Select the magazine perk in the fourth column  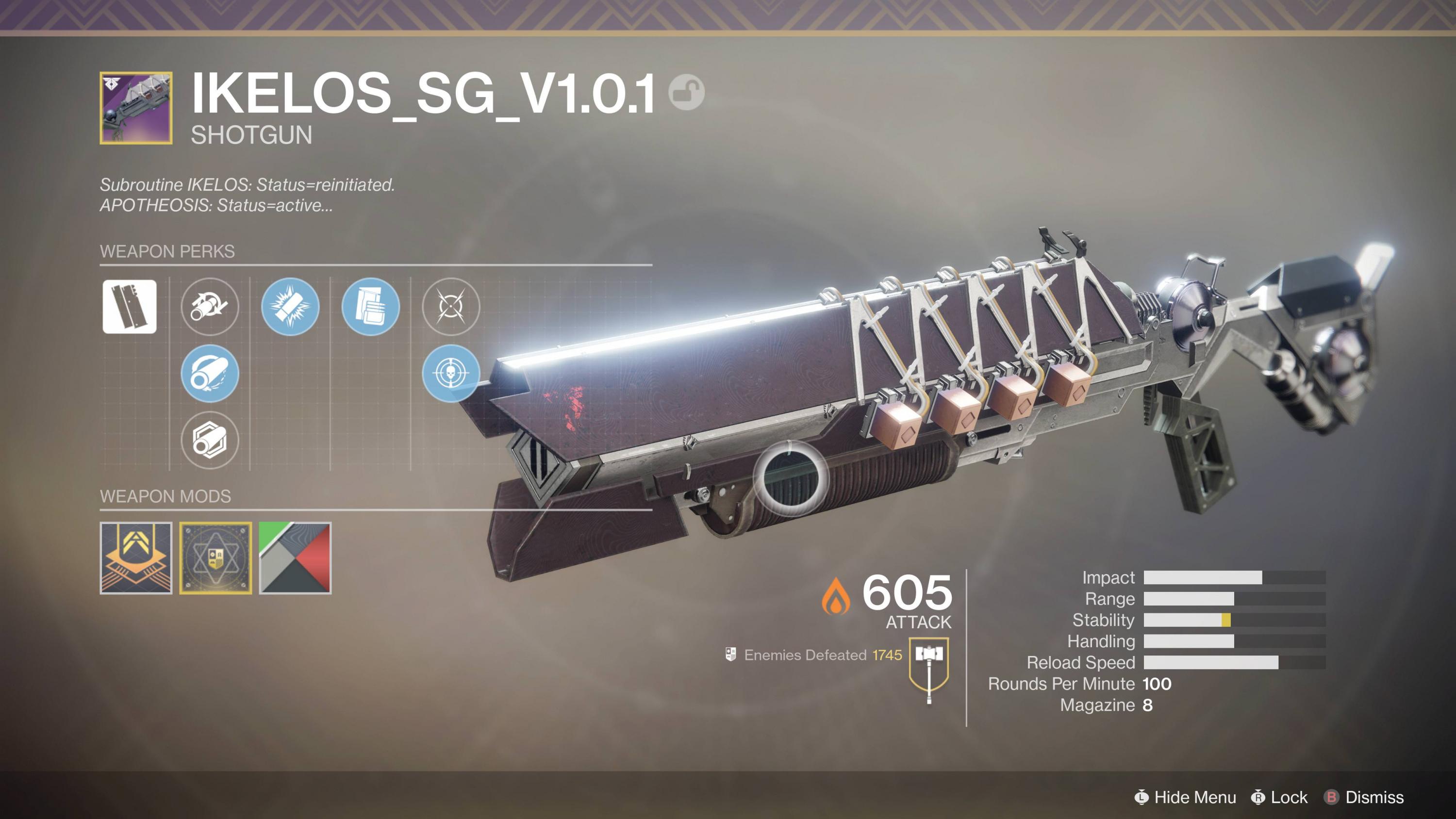click(x=371, y=308)
